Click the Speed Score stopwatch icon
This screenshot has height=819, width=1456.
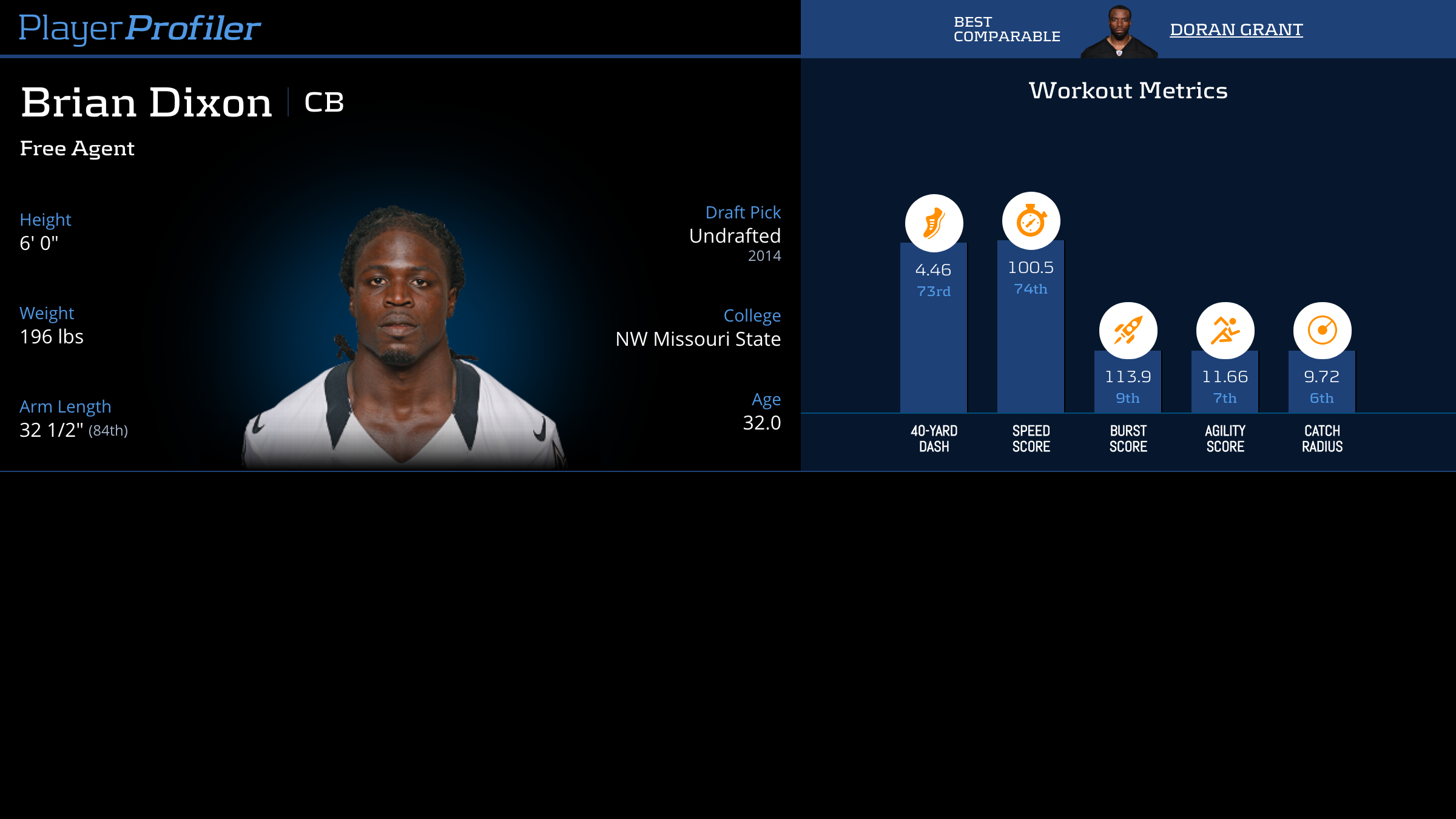1031,221
